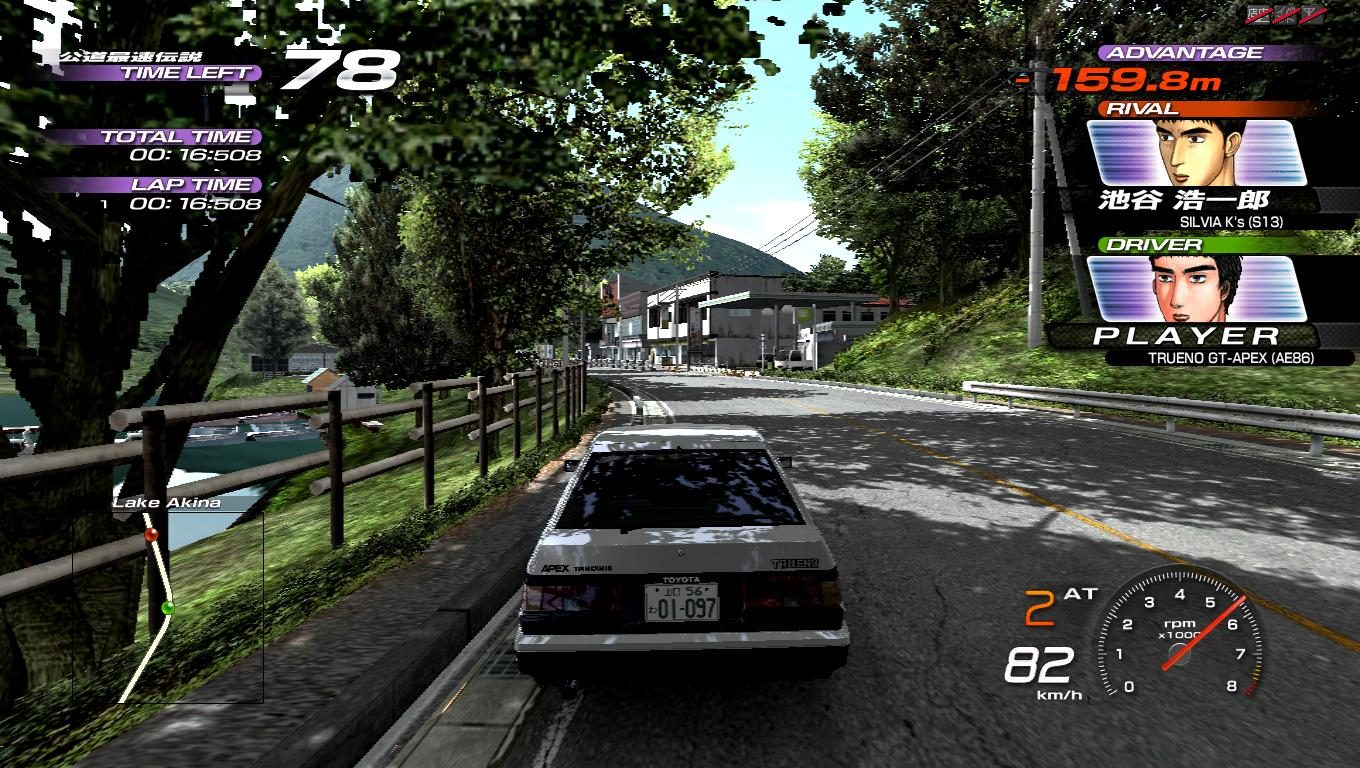Toggle the disabled network antenna indicator
Screen dimensions: 1360x768
tap(1311, 14)
